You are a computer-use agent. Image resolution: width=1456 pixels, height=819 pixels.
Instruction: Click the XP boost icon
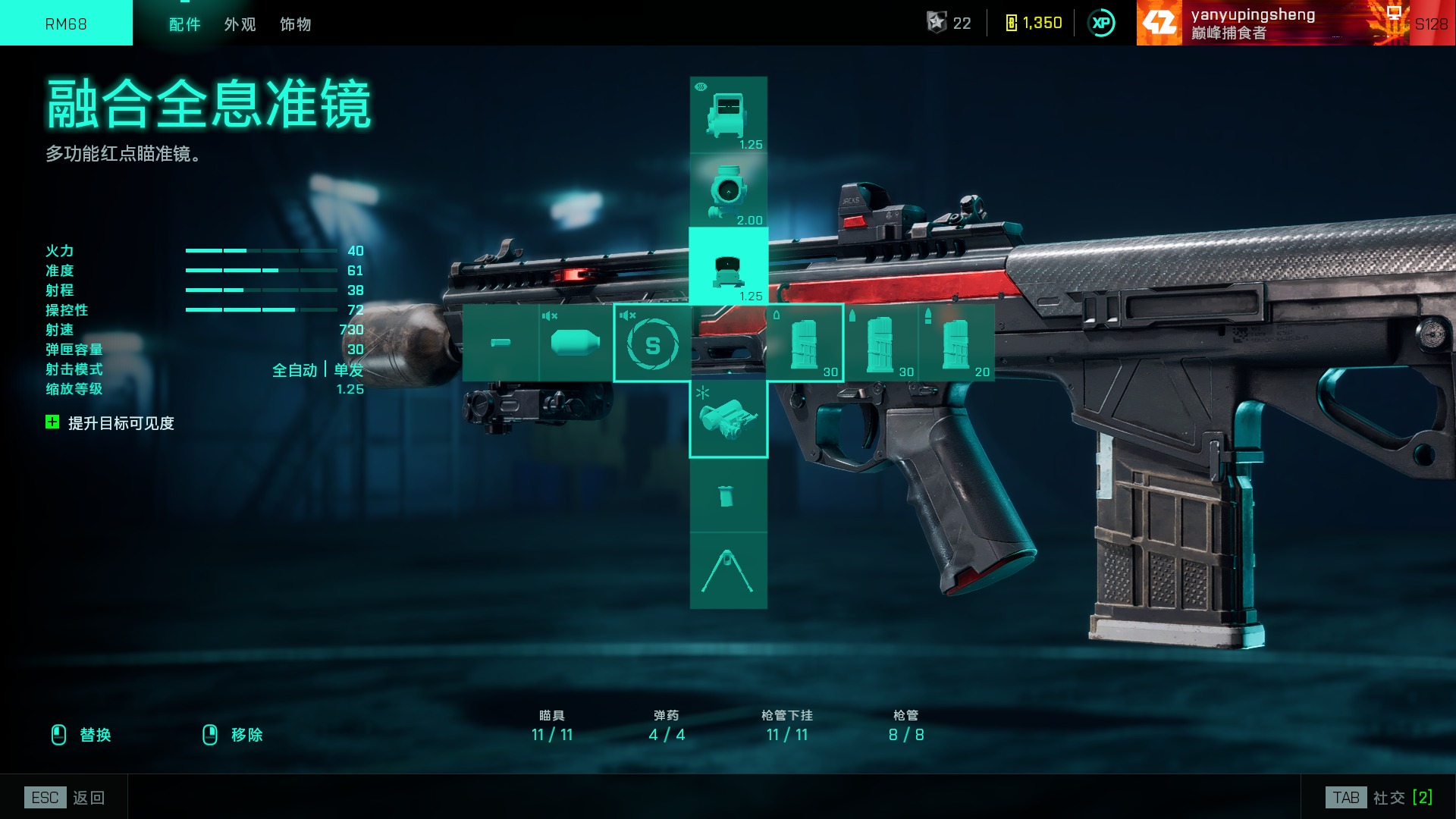(x=1101, y=24)
